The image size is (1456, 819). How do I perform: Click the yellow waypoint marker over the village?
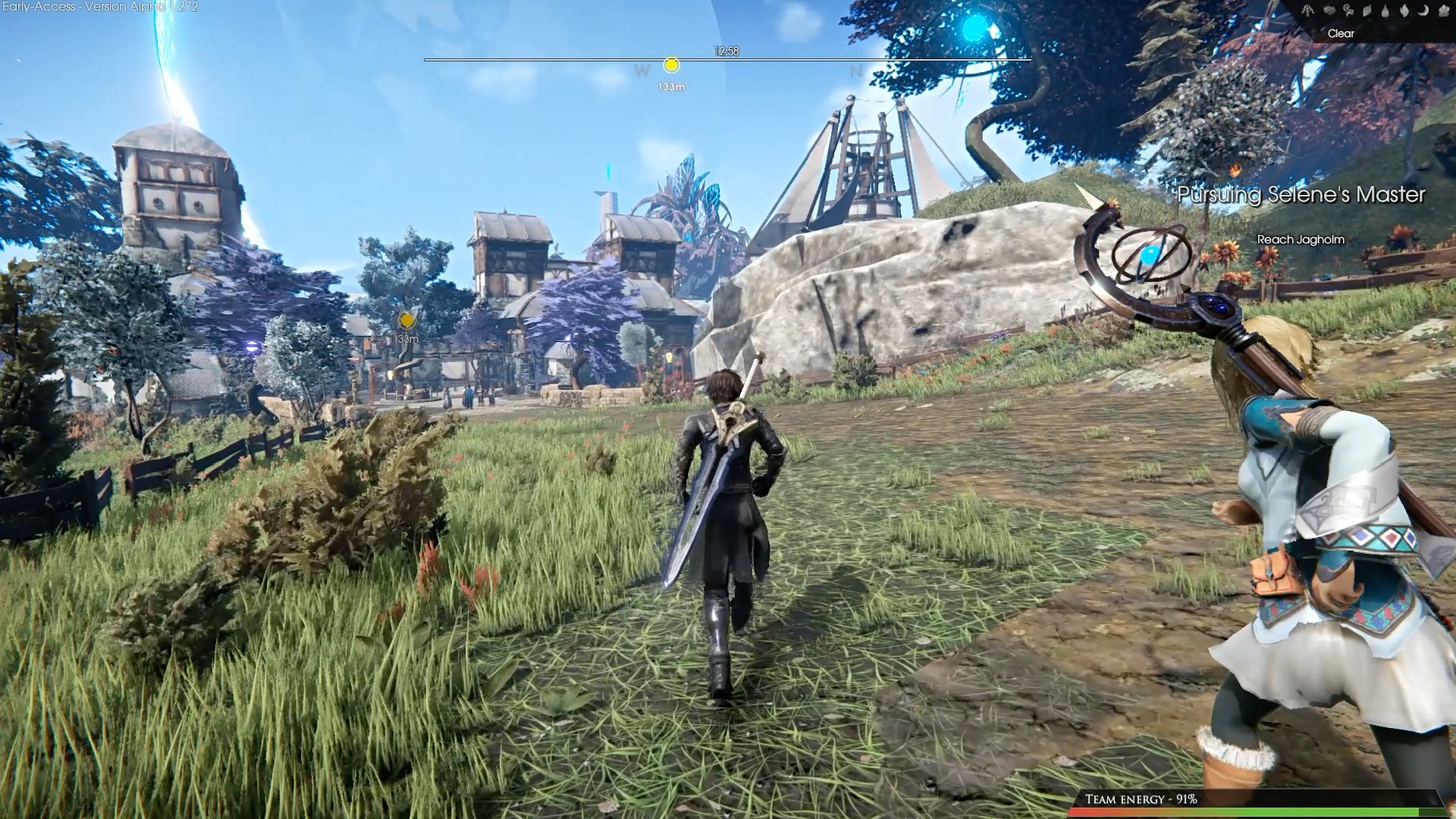tap(406, 319)
